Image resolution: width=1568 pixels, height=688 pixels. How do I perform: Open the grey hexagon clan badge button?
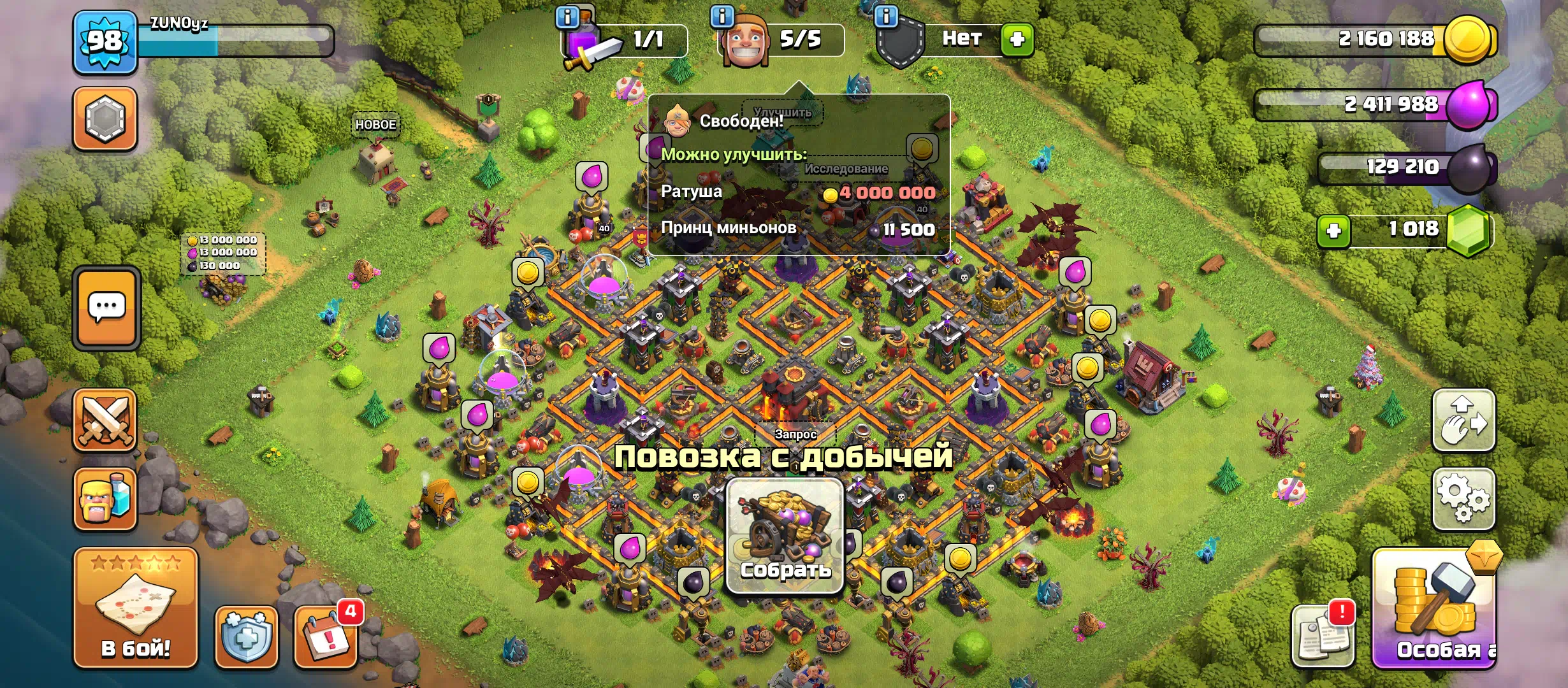pos(105,118)
